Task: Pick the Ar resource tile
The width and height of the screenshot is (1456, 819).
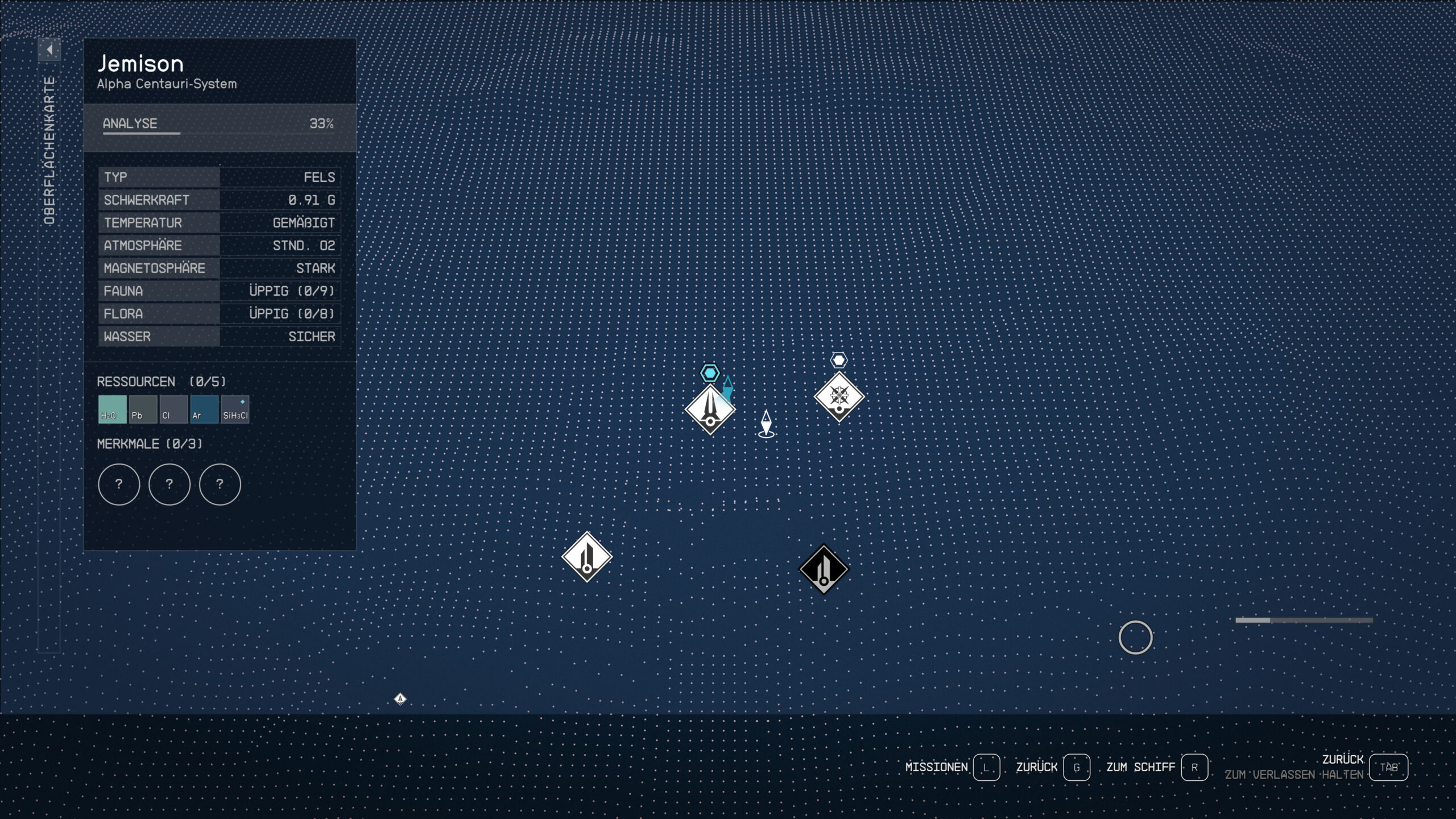Action: click(x=204, y=409)
